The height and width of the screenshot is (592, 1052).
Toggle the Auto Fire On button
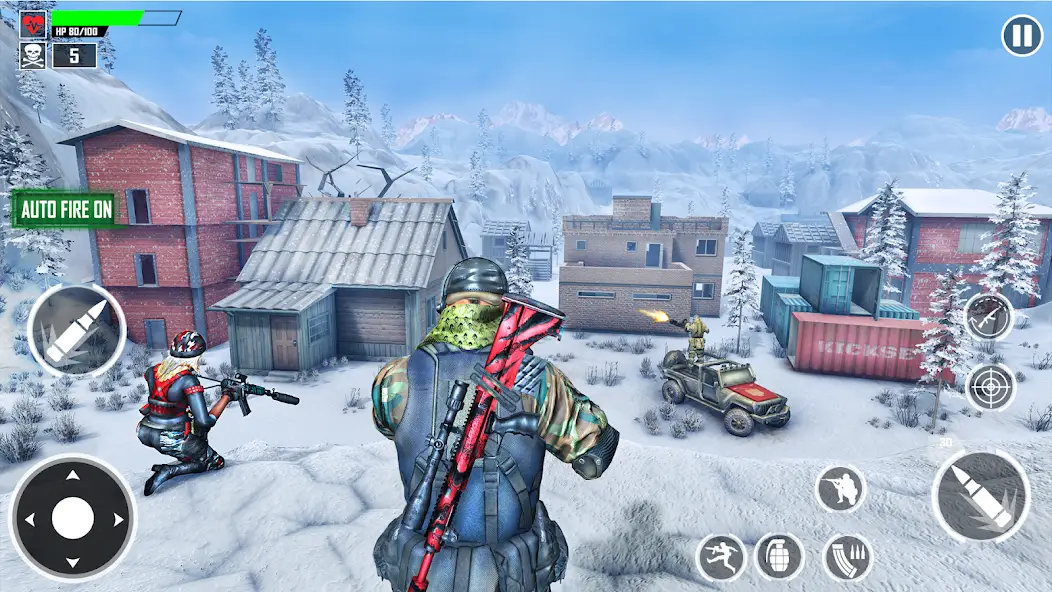66,210
